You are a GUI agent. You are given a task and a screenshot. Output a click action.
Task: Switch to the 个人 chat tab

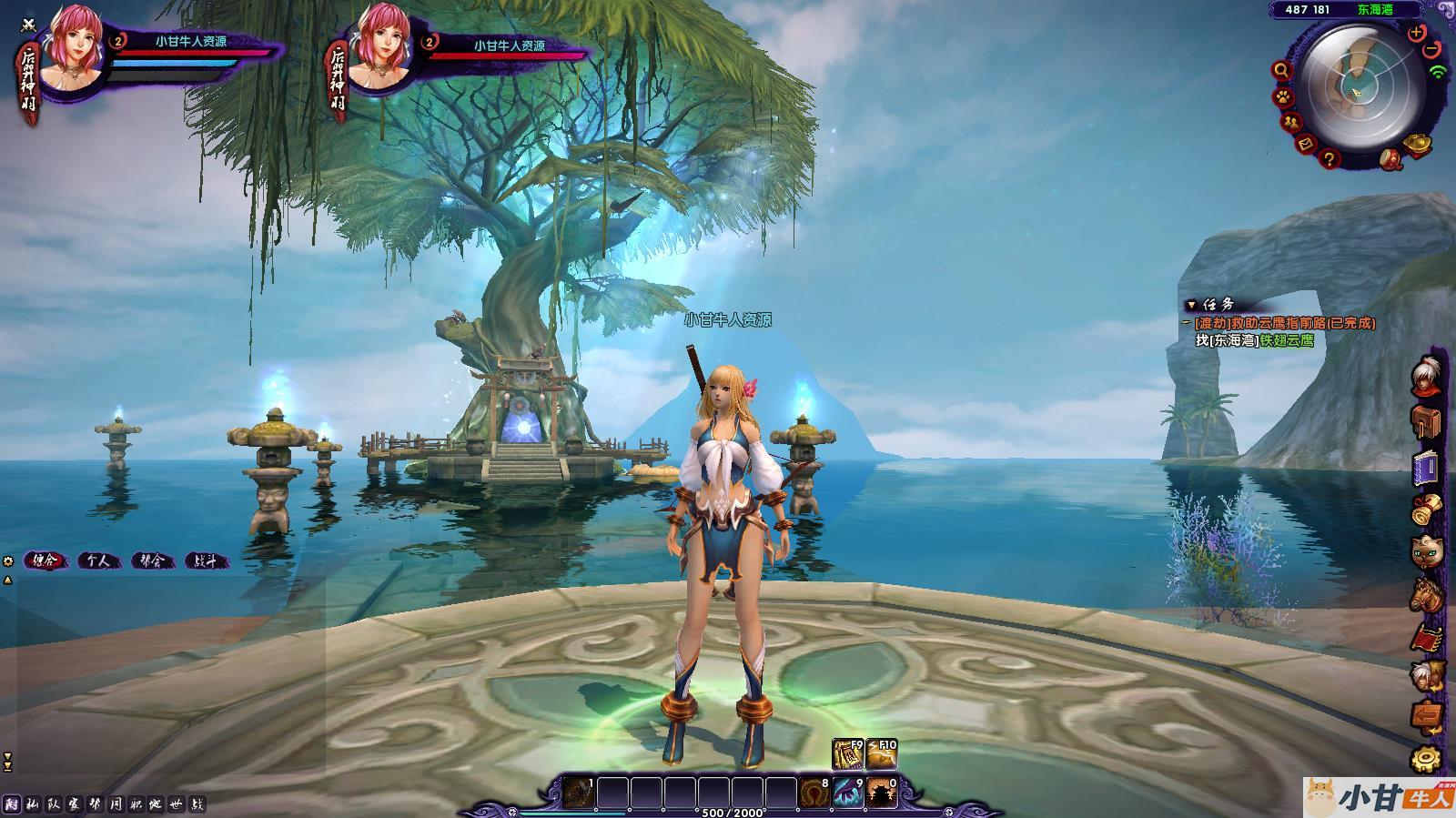[x=98, y=560]
